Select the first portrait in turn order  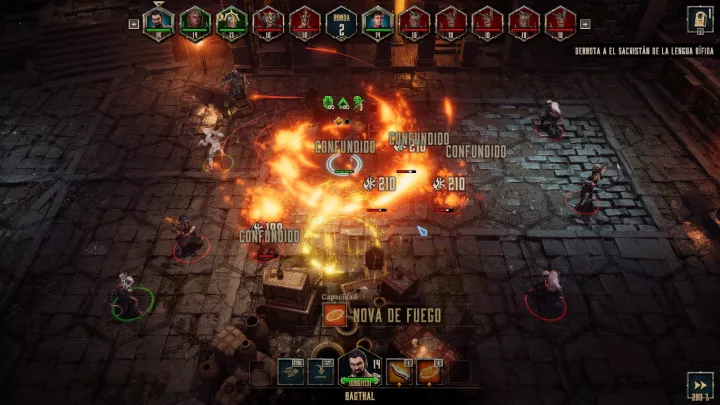[x=158, y=21]
